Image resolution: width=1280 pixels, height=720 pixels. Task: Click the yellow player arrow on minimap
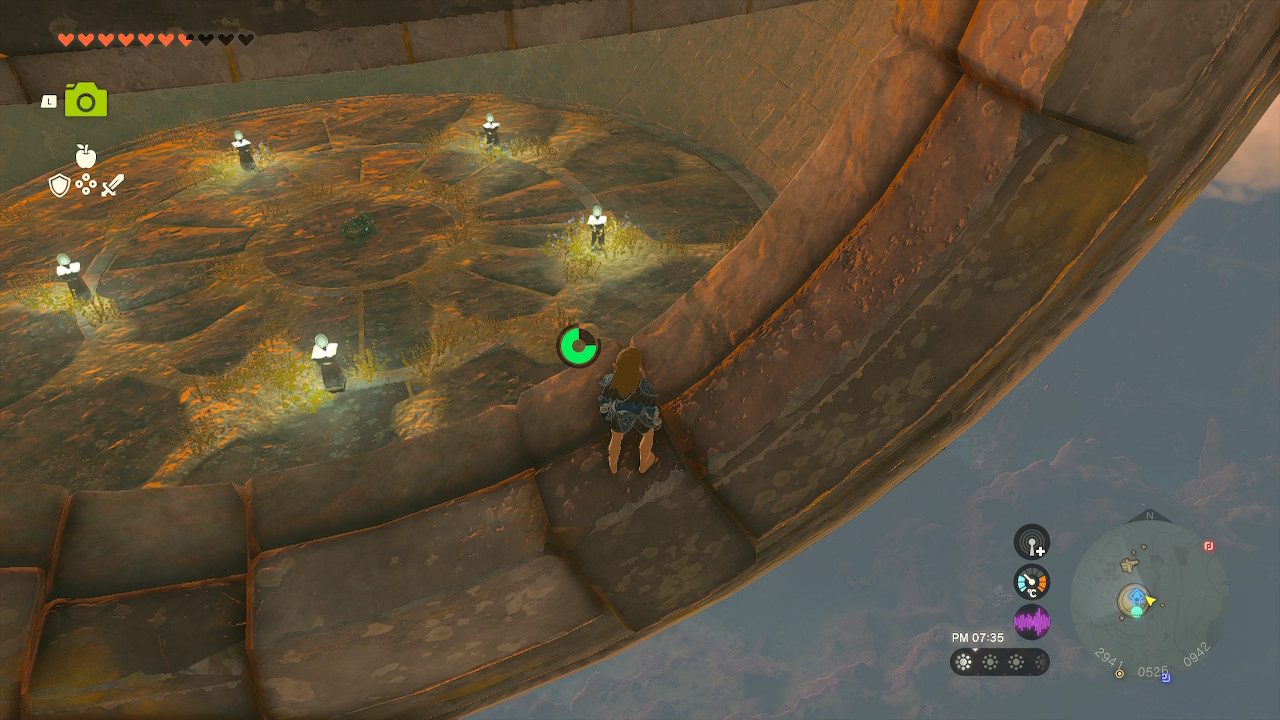tap(1151, 601)
